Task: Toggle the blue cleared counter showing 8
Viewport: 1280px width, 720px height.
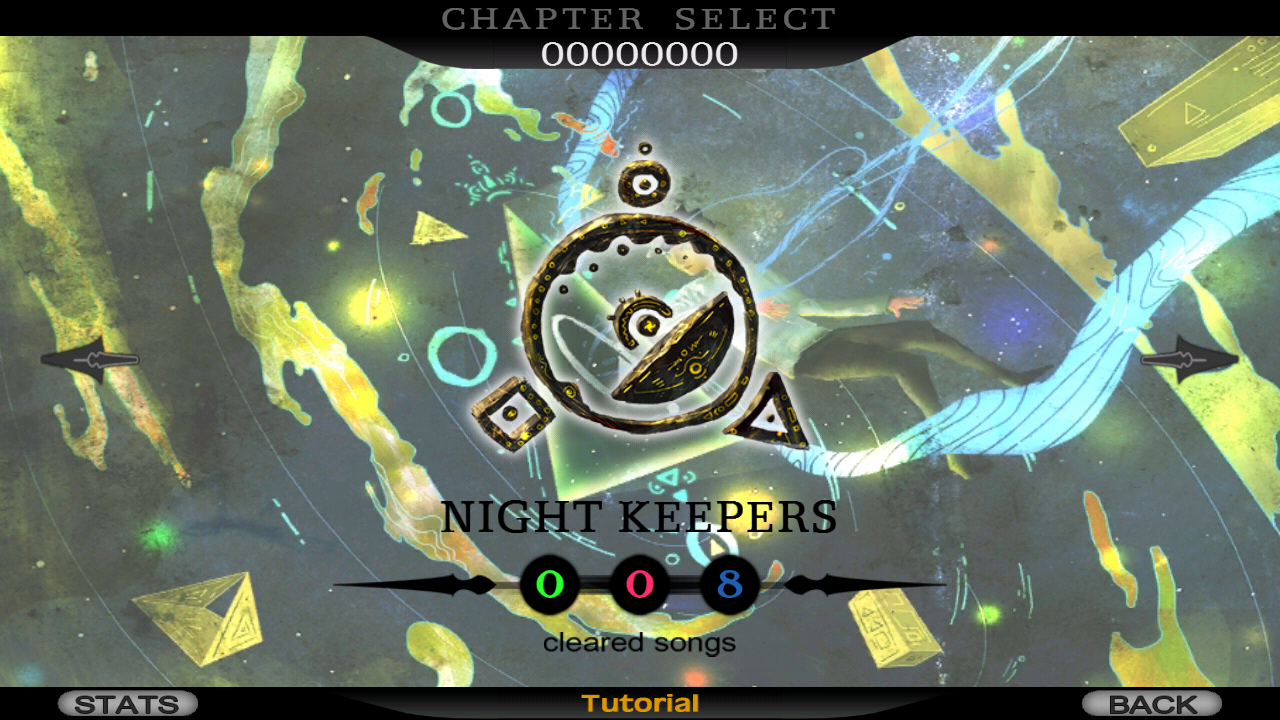Action: [x=728, y=585]
